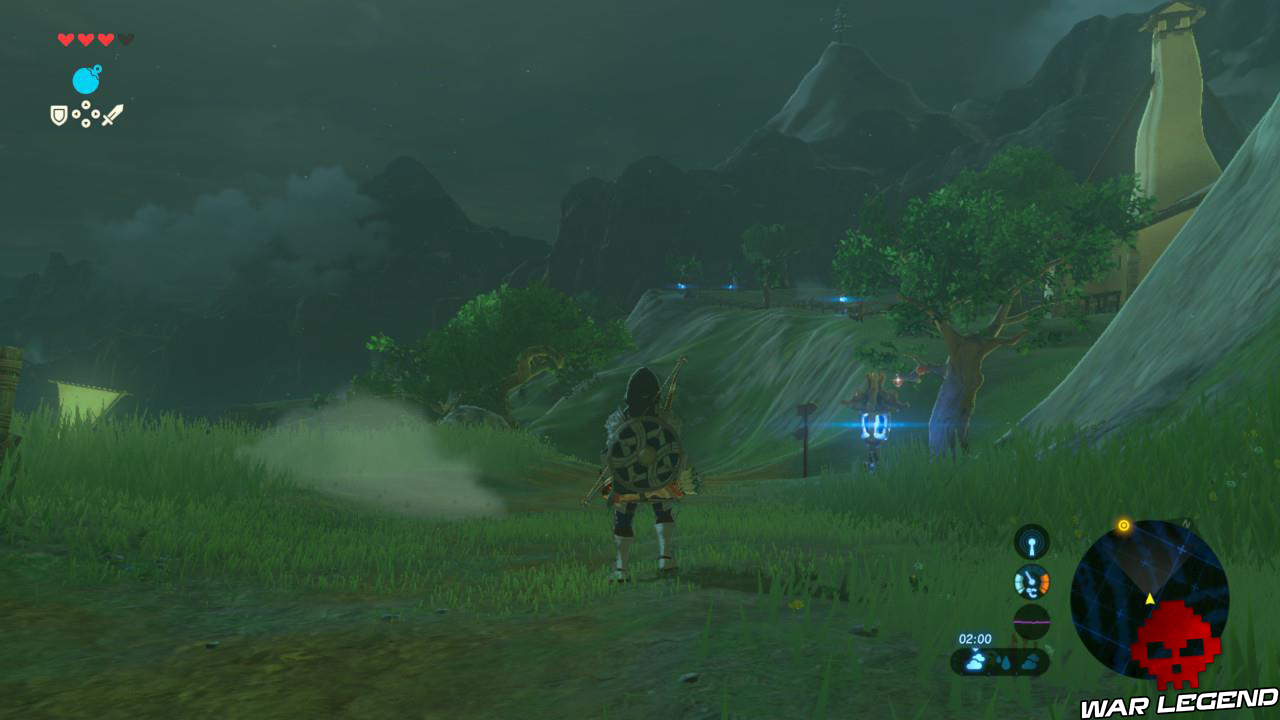Click the sword icon in the weapon HUD
The image size is (1280, 720).
click(113, 114)
